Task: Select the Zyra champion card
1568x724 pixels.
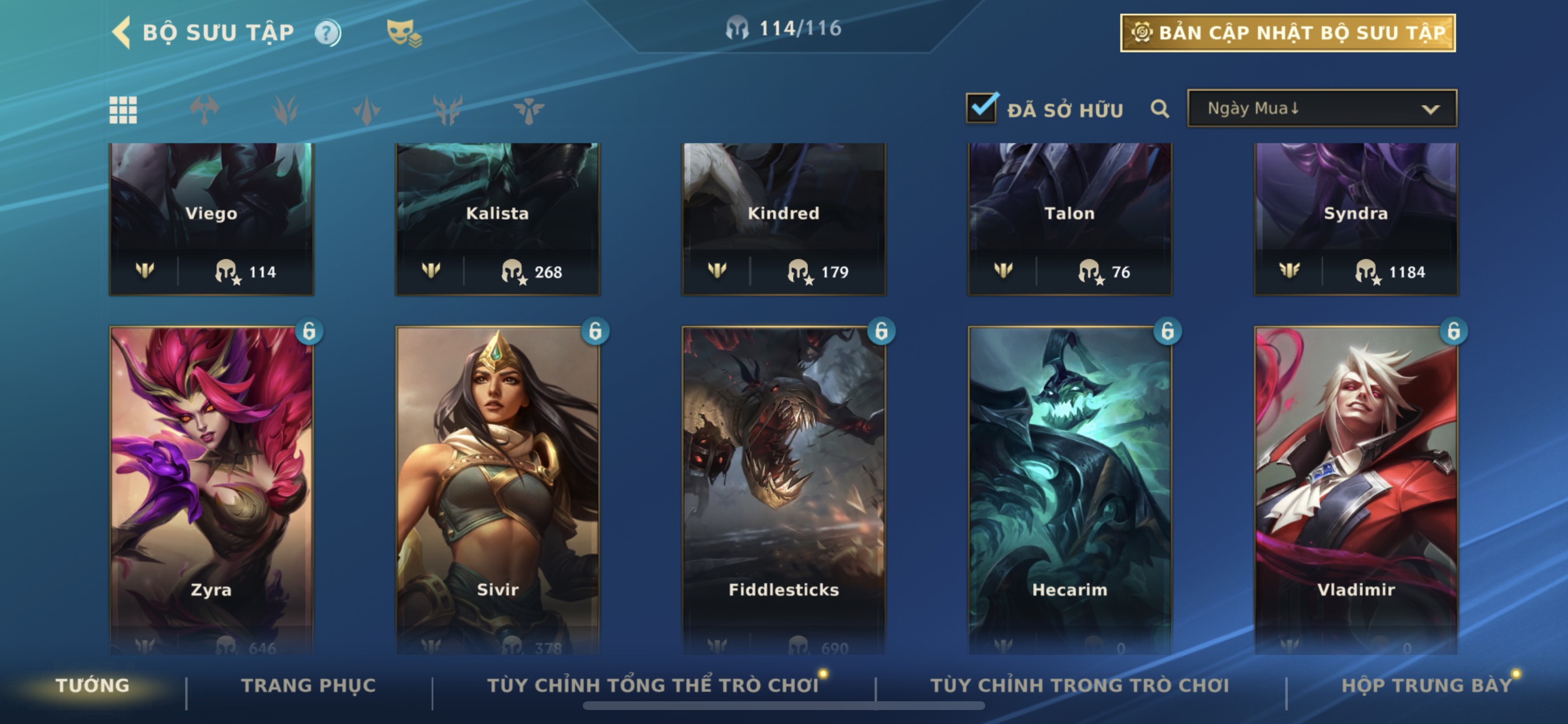Action: (x=211, y=487)
